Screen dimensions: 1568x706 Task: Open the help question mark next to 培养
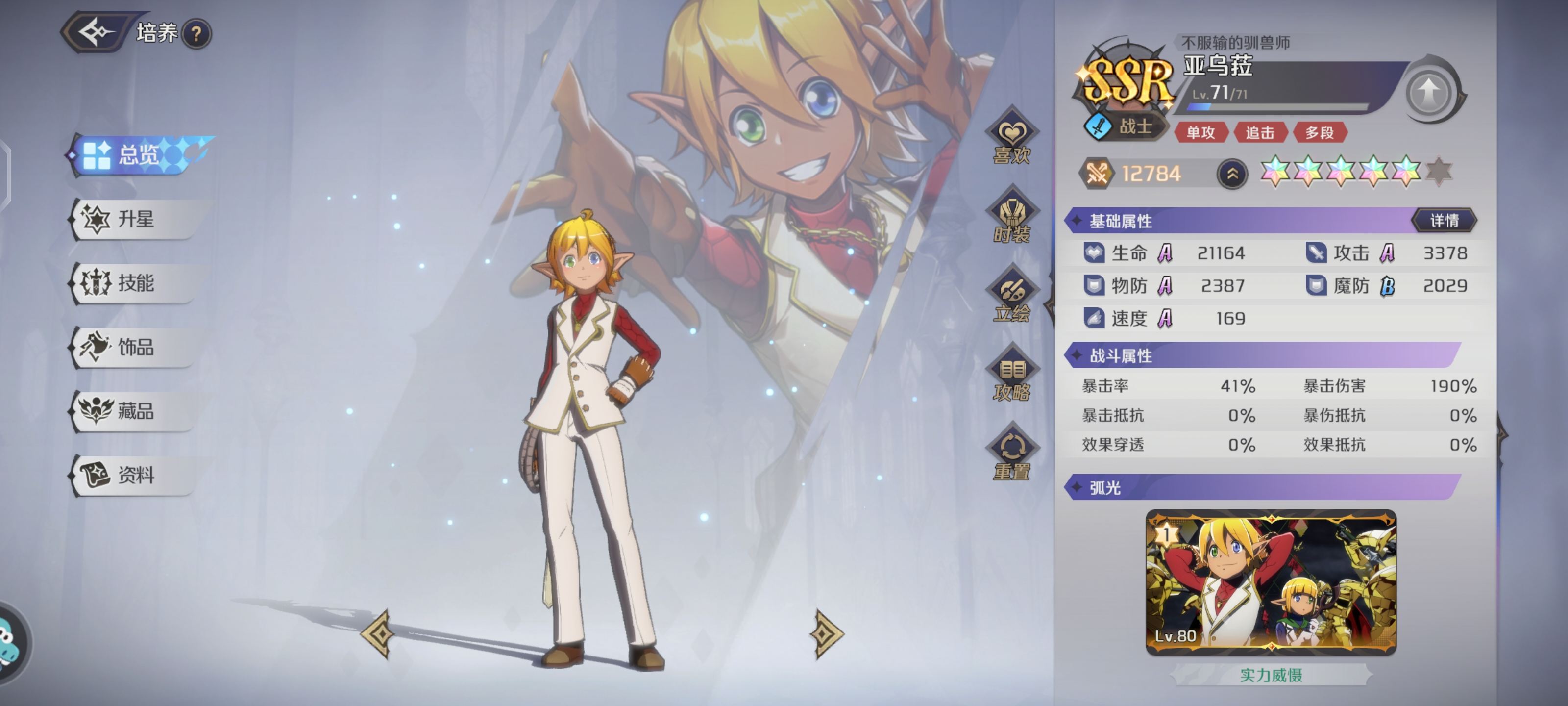(x=196, y=34)
